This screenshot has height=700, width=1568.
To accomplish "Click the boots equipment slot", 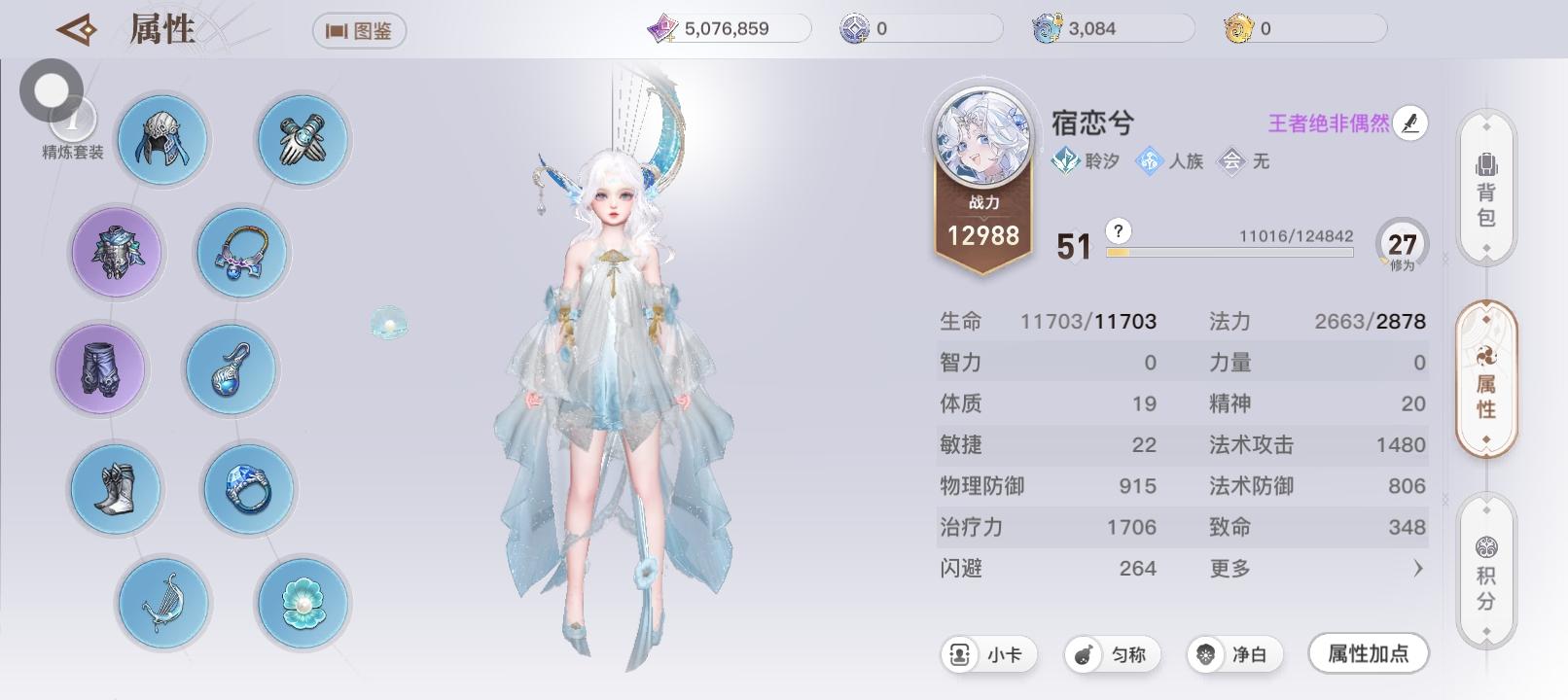I will click(x=116, y=489).
